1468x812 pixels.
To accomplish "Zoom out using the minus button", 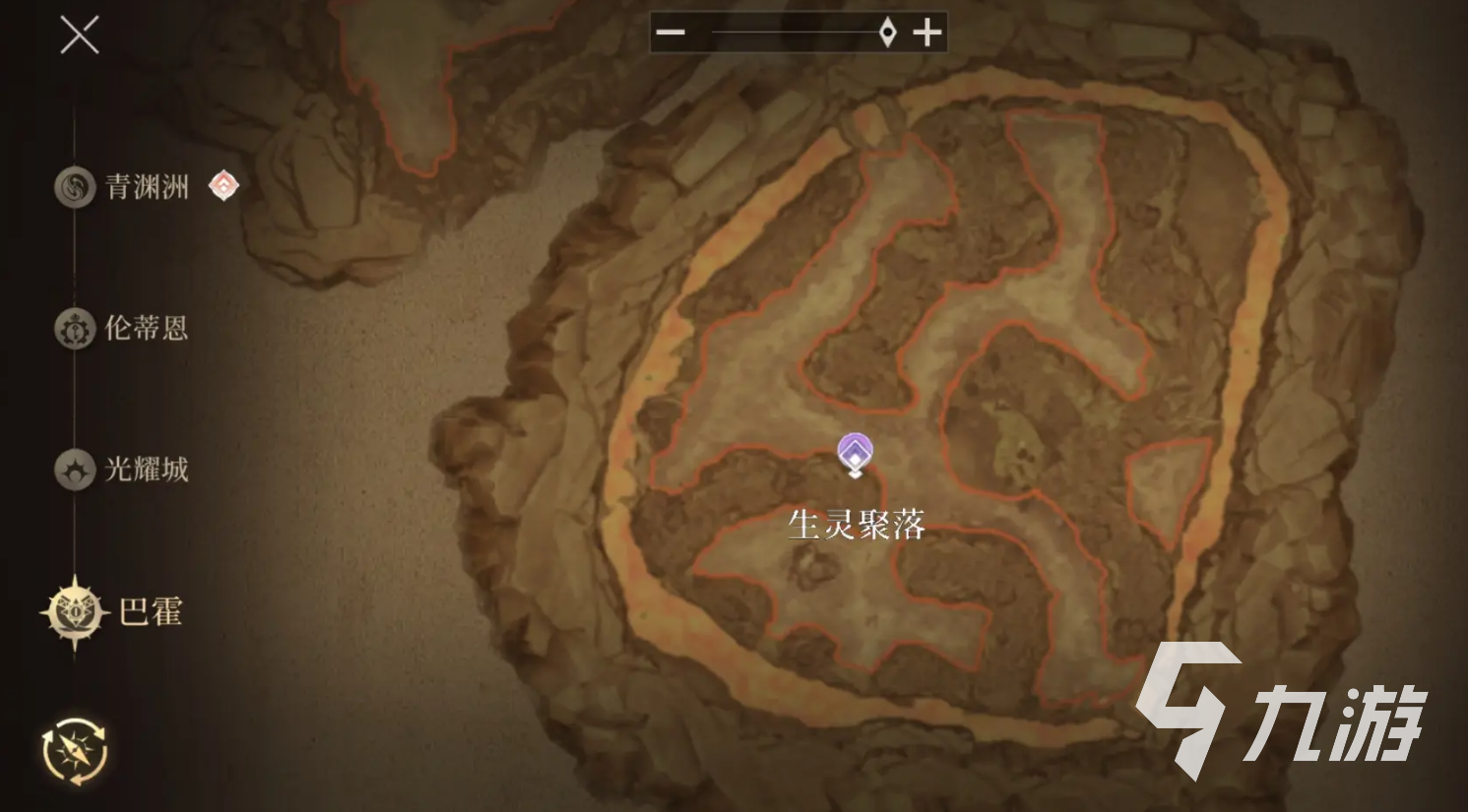I will coord(670,31).
